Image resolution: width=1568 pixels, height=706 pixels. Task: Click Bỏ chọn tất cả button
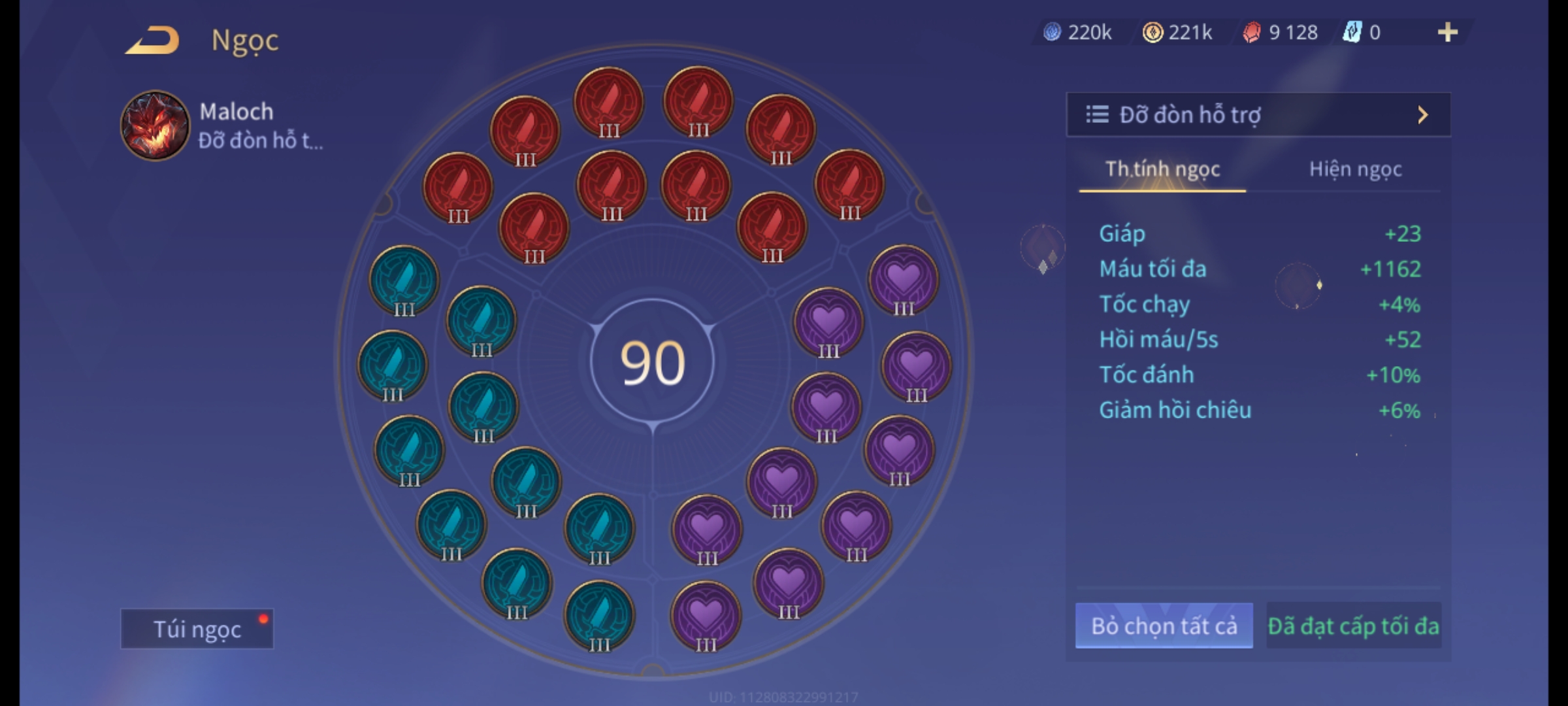(x=1164, y=626)
